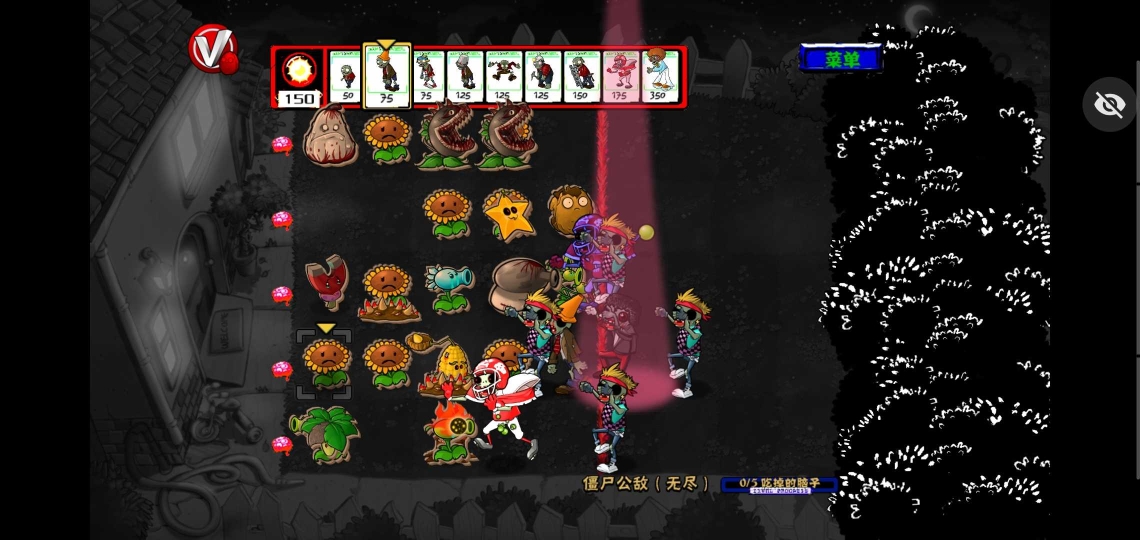Click the red V logo icon
1140x540 pixels.
pos(213,49)
